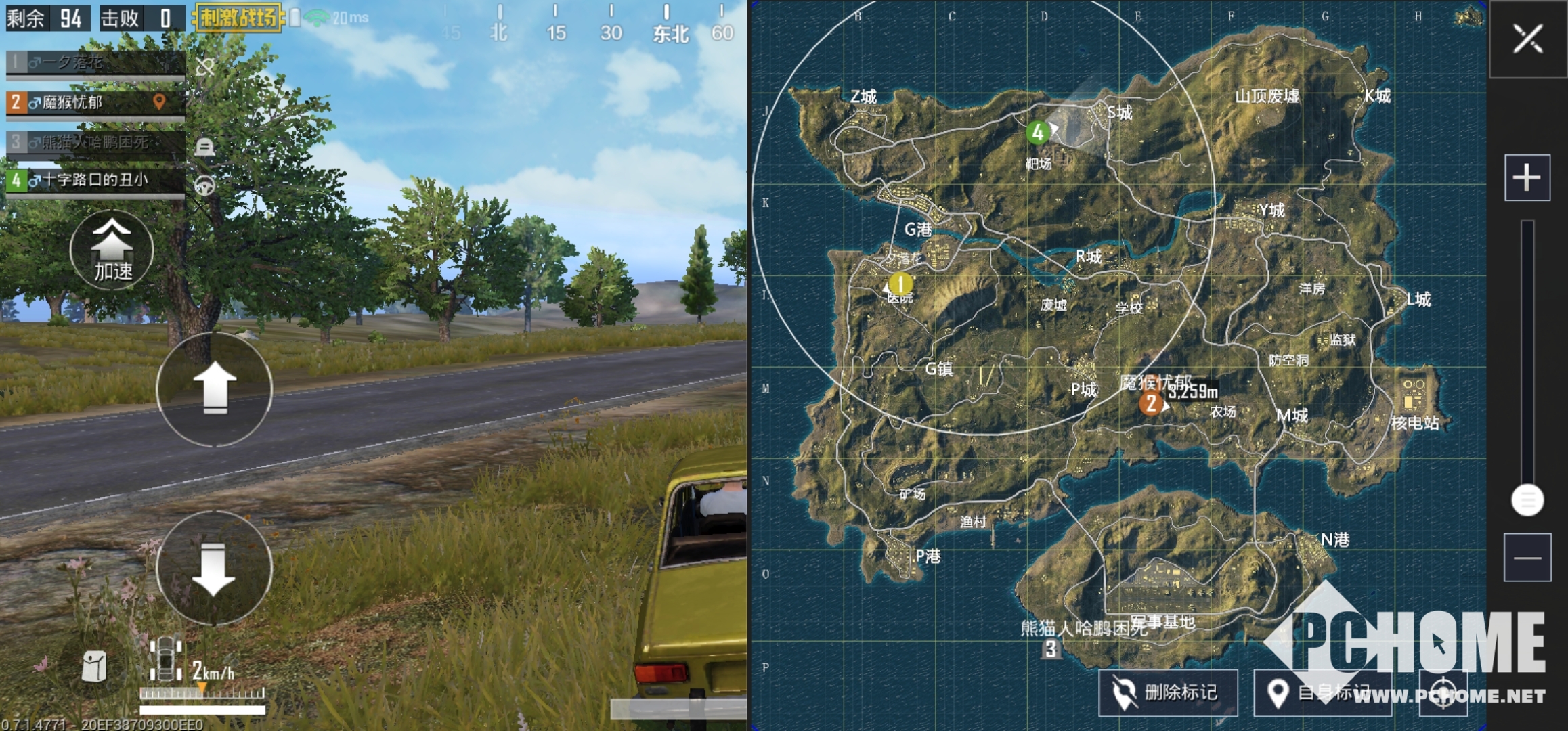Close the full map view
The width and height of the screenshot is (1568, 731).
pyautogui.click(x=1527, y=39)
